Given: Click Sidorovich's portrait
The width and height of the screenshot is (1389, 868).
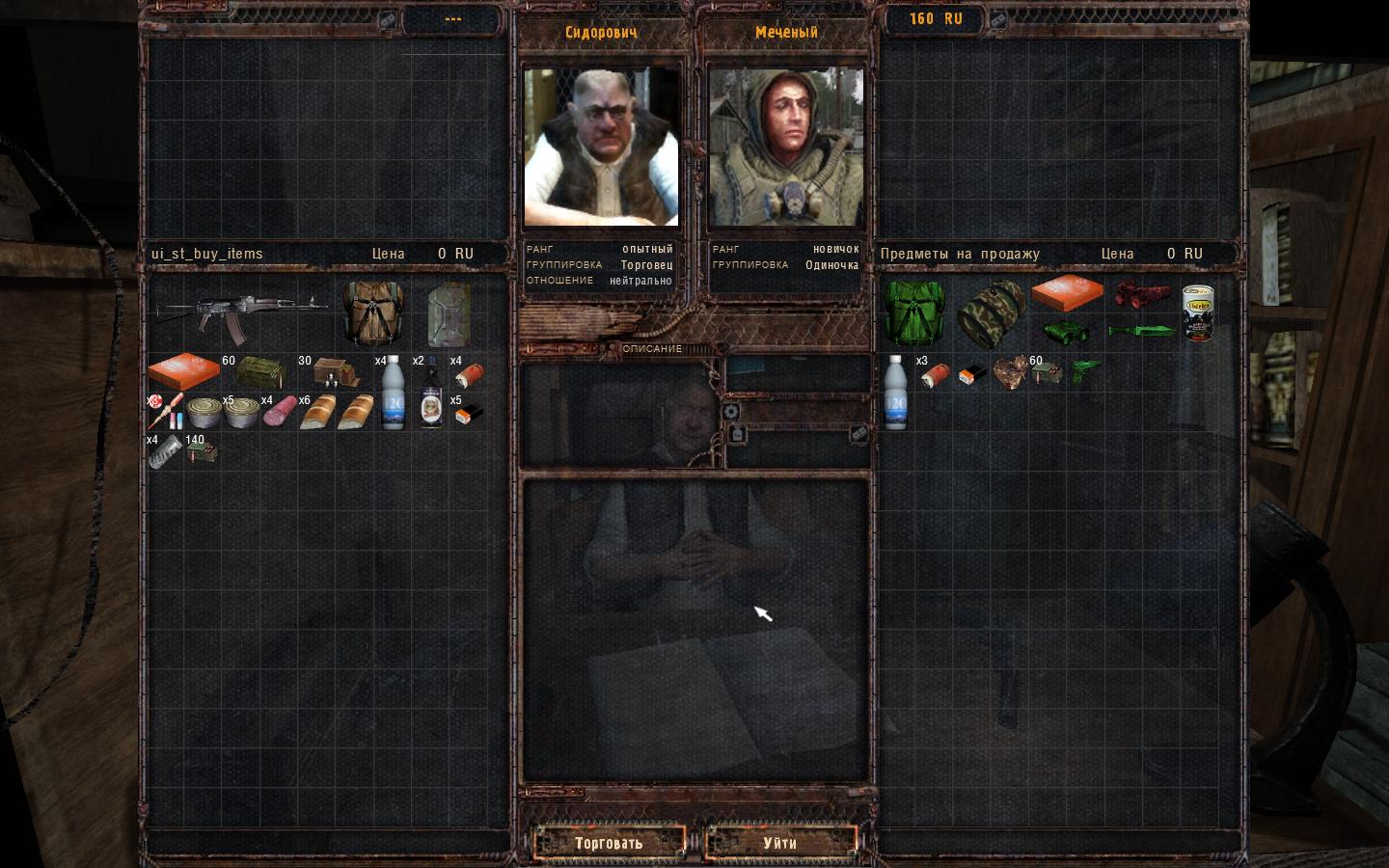Looking at the screenshot, I should (x=601, y=146).
